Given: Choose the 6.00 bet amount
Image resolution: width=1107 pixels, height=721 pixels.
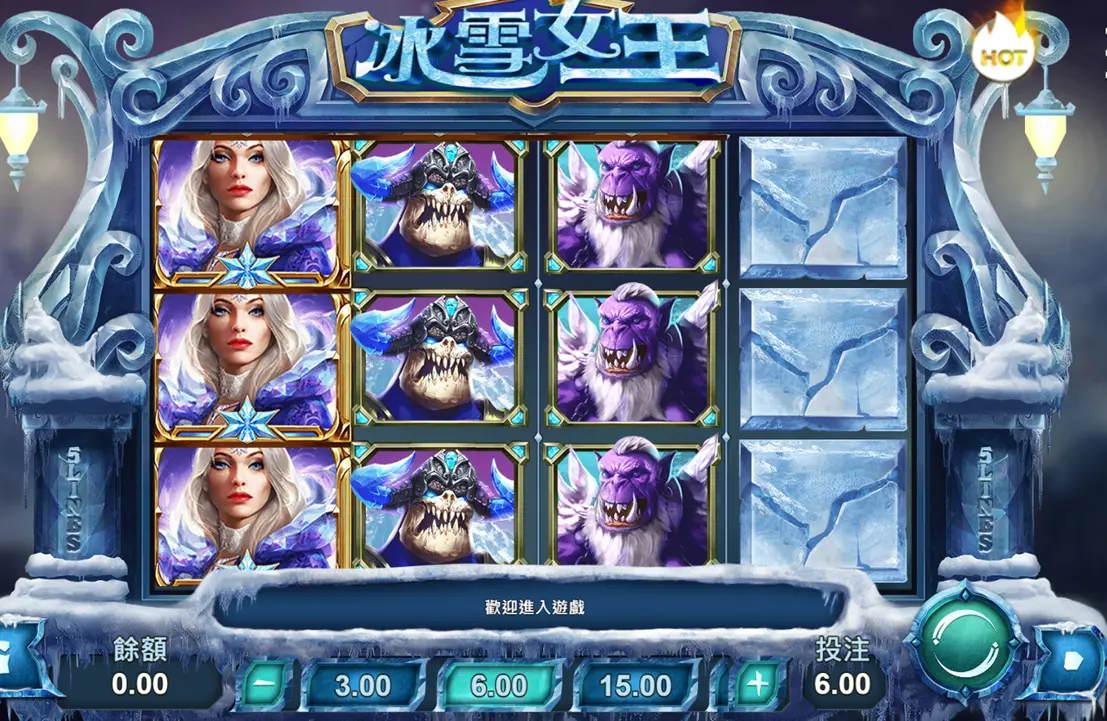Looking at the screenshot, I should coord(499,685).
